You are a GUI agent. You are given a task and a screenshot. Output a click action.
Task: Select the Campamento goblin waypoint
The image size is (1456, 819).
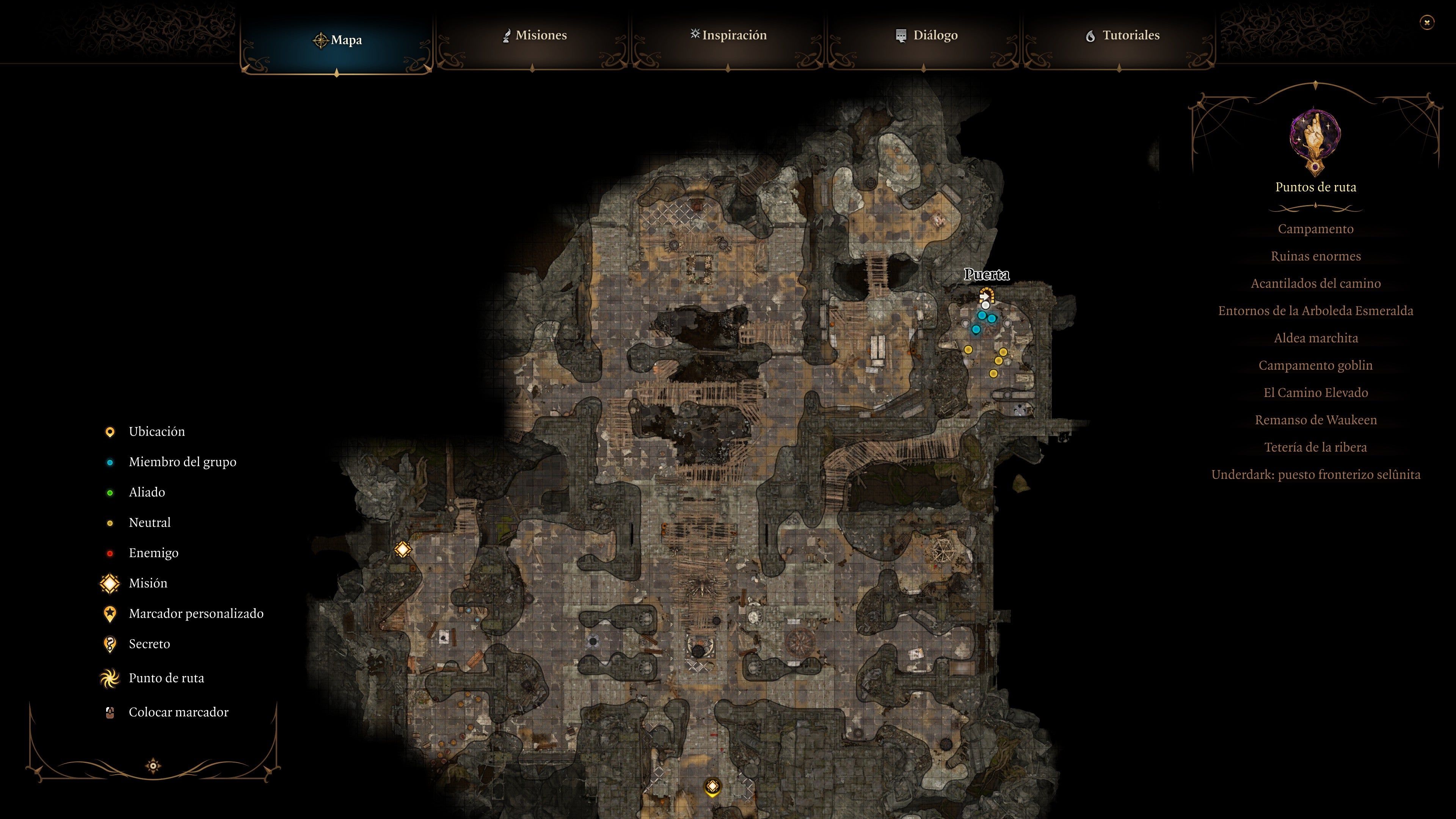click(x=1316, y=365)
